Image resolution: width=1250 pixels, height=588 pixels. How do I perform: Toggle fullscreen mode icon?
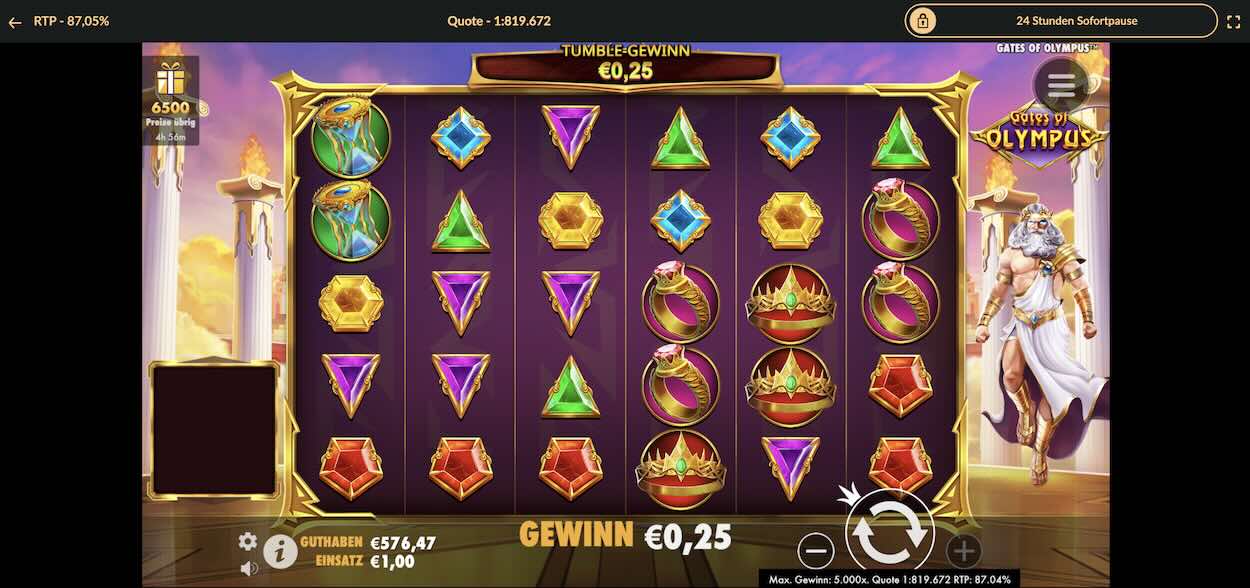[x=1233, y=21]
